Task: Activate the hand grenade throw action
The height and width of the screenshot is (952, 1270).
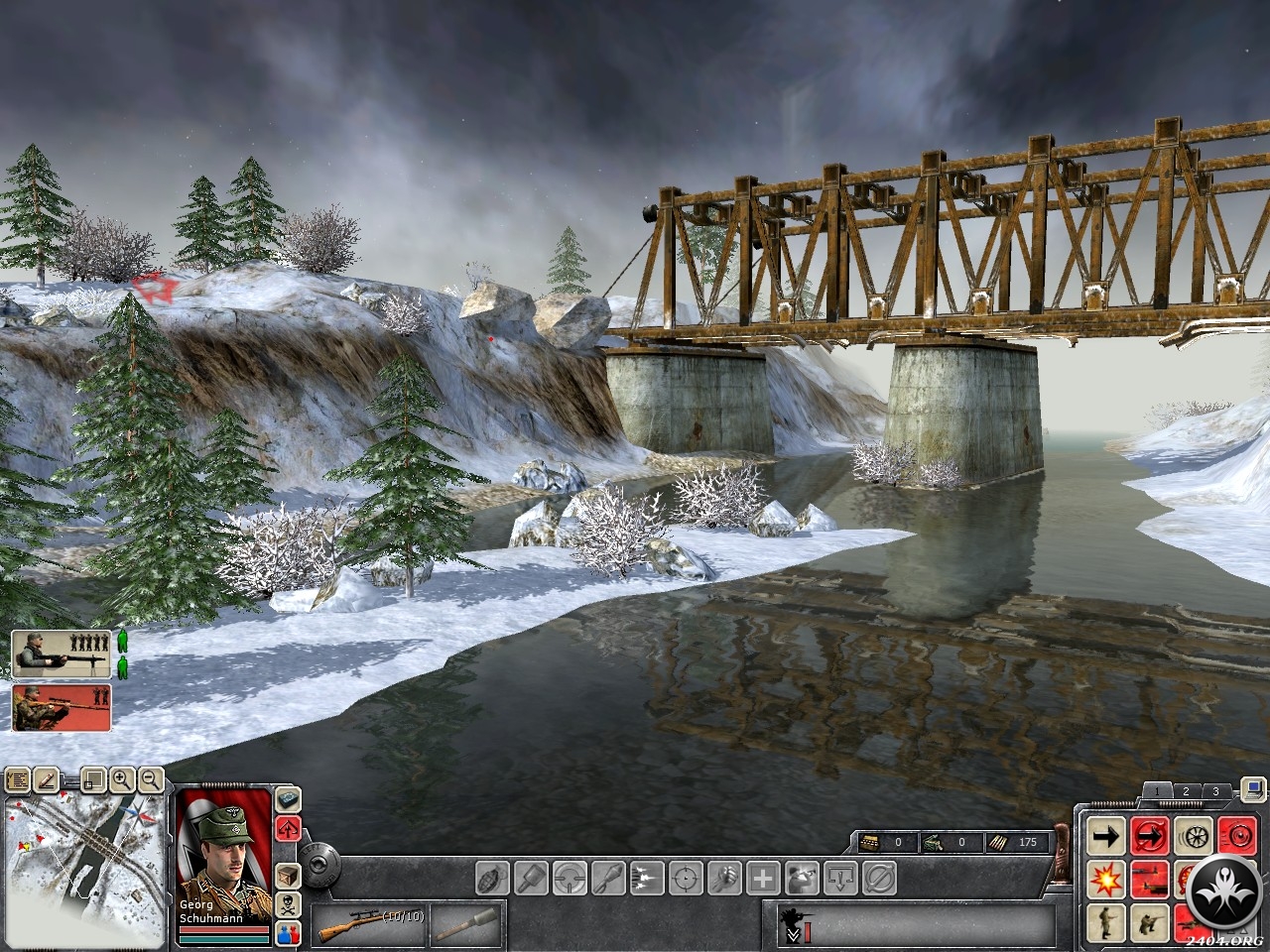Action: pos(494,878)
